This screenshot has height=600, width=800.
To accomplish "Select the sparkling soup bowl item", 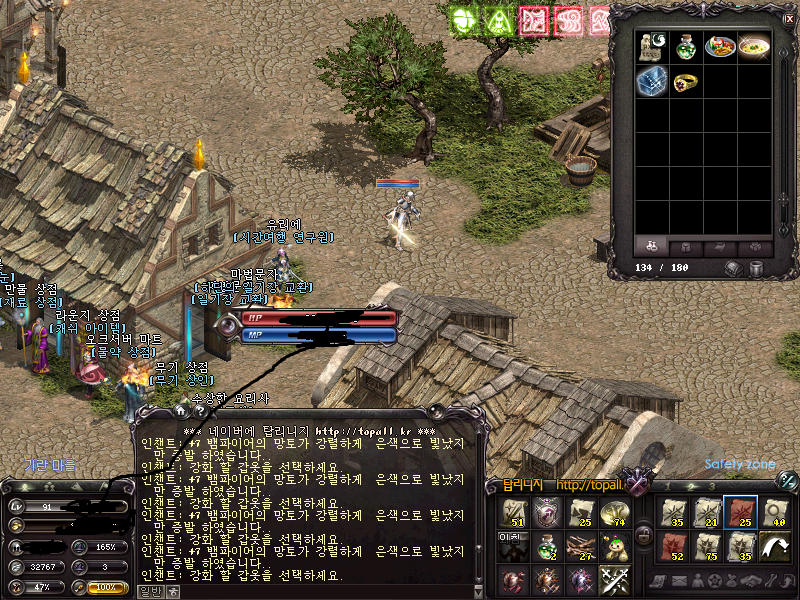I will click(754, 46).
